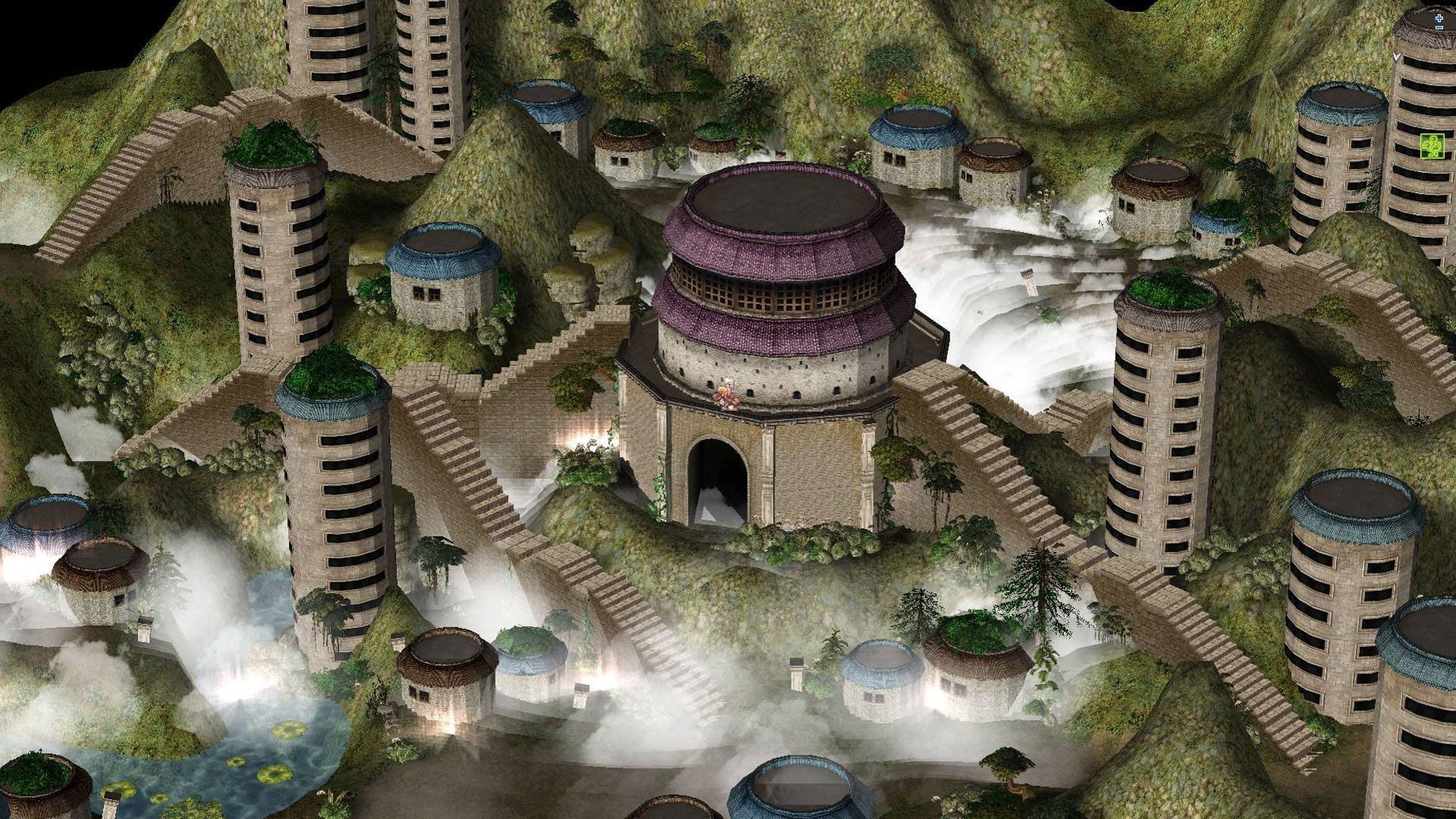The height and width of the screenshot is (819, 1456).
Task: Click the minus zoom-out button
Action: tap(1439, 28)
